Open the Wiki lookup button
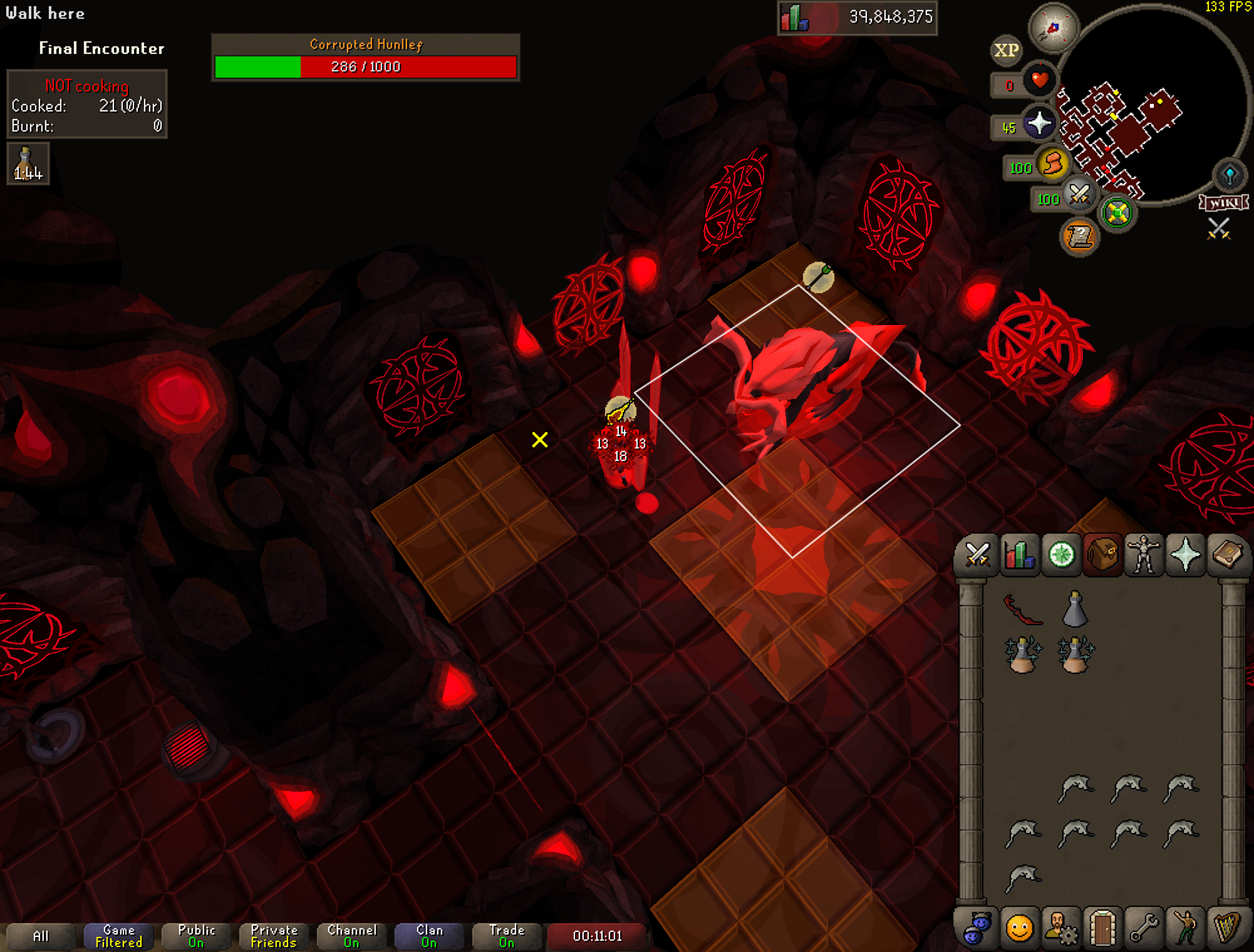 click(1223, 203)
